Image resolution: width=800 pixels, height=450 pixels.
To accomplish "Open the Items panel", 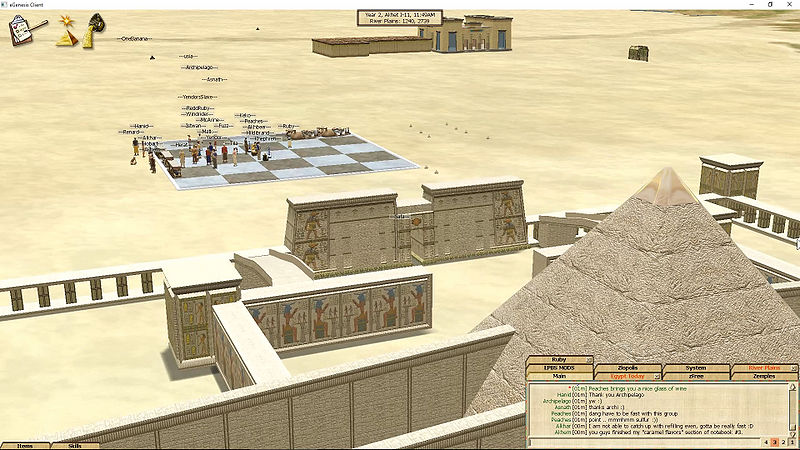I will (x=25, y=445).
